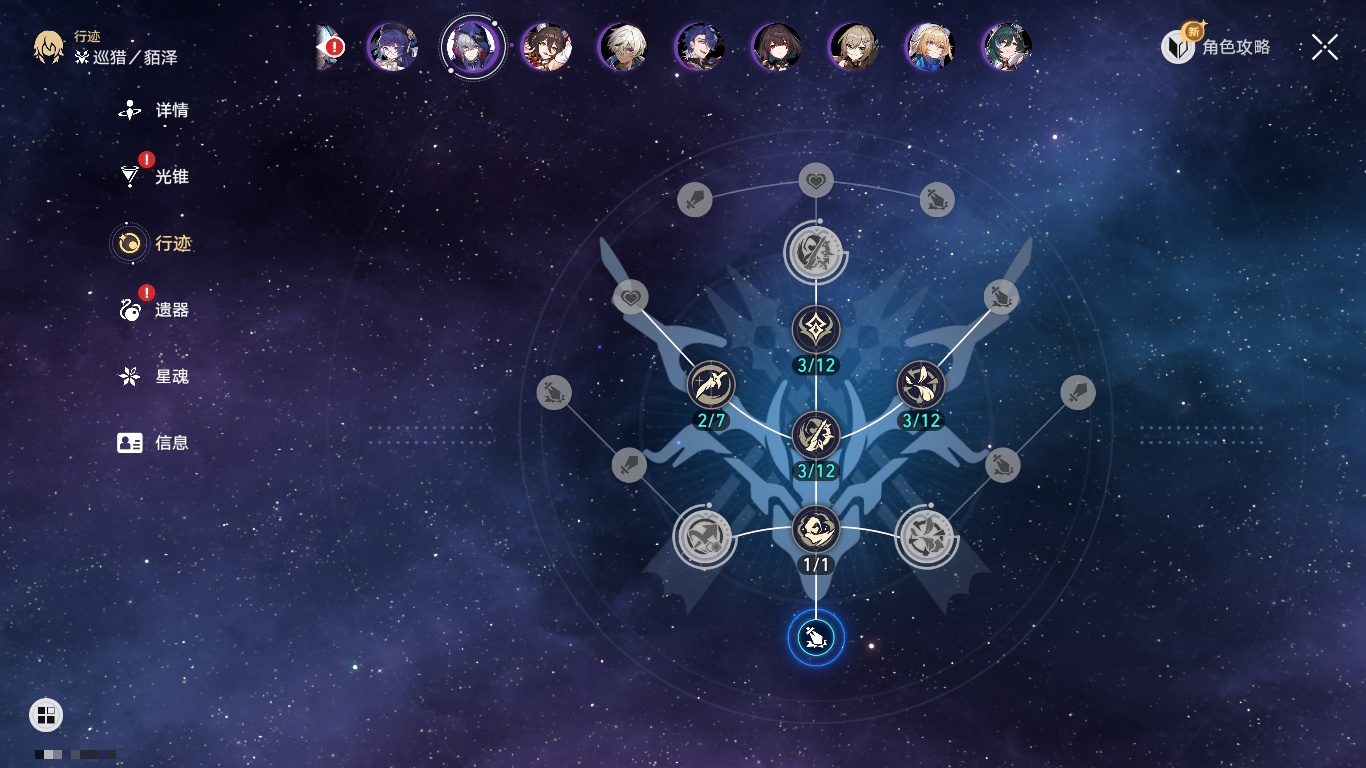The image size is (1366, 768).
Task: Click the left arrow with red alert
Action: (x=329, y=47)
